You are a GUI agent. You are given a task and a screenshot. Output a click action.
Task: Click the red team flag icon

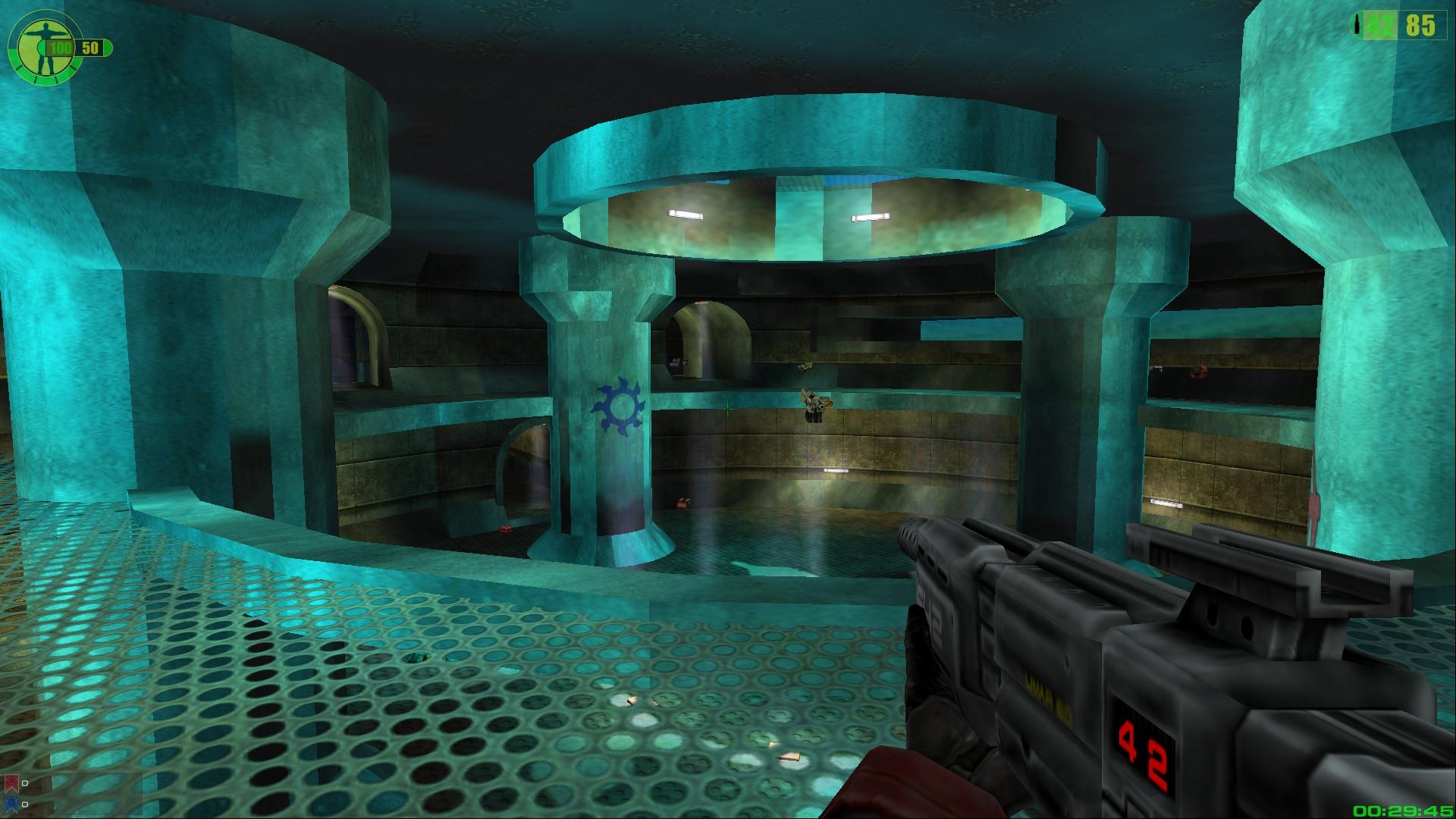pyautogui.click(x=11, y=782)
